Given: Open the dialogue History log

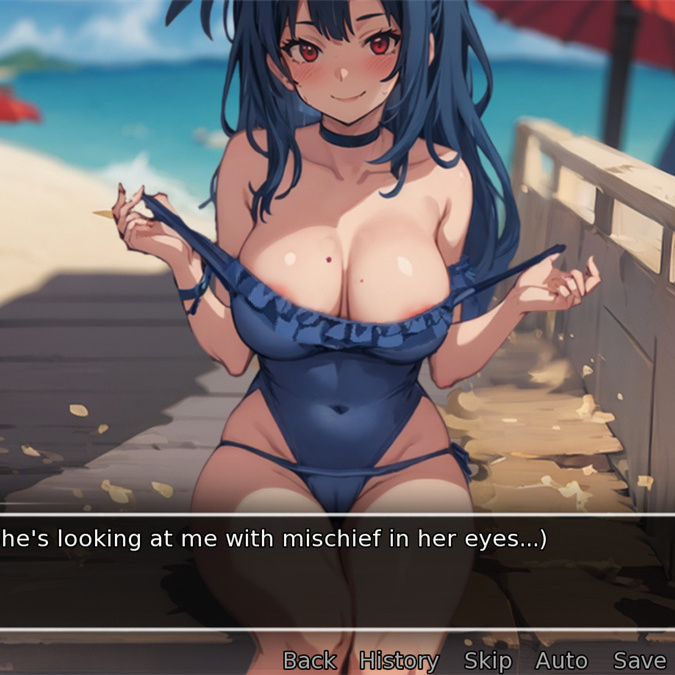Looking at the screenshot, I should (399, 660).
